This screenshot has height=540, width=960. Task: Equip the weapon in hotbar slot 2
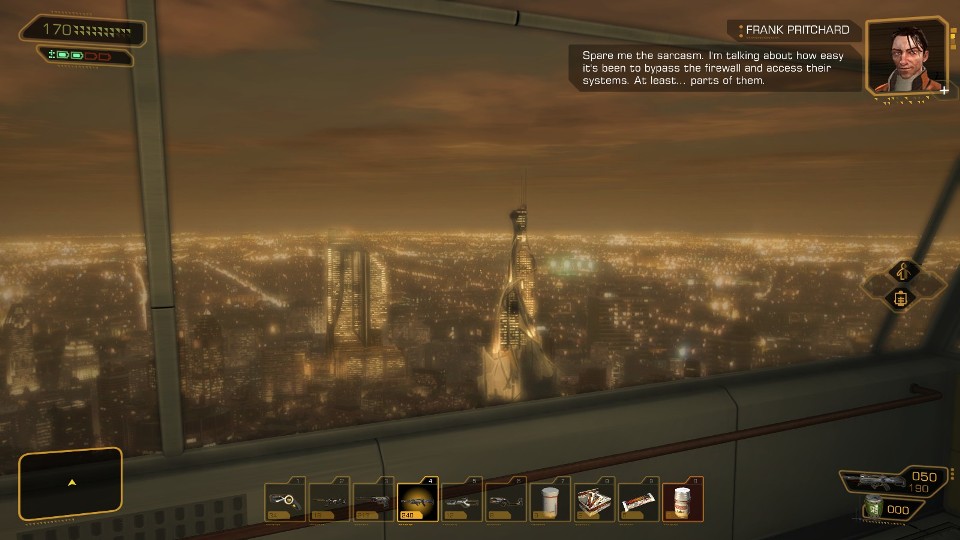(329, 501)
